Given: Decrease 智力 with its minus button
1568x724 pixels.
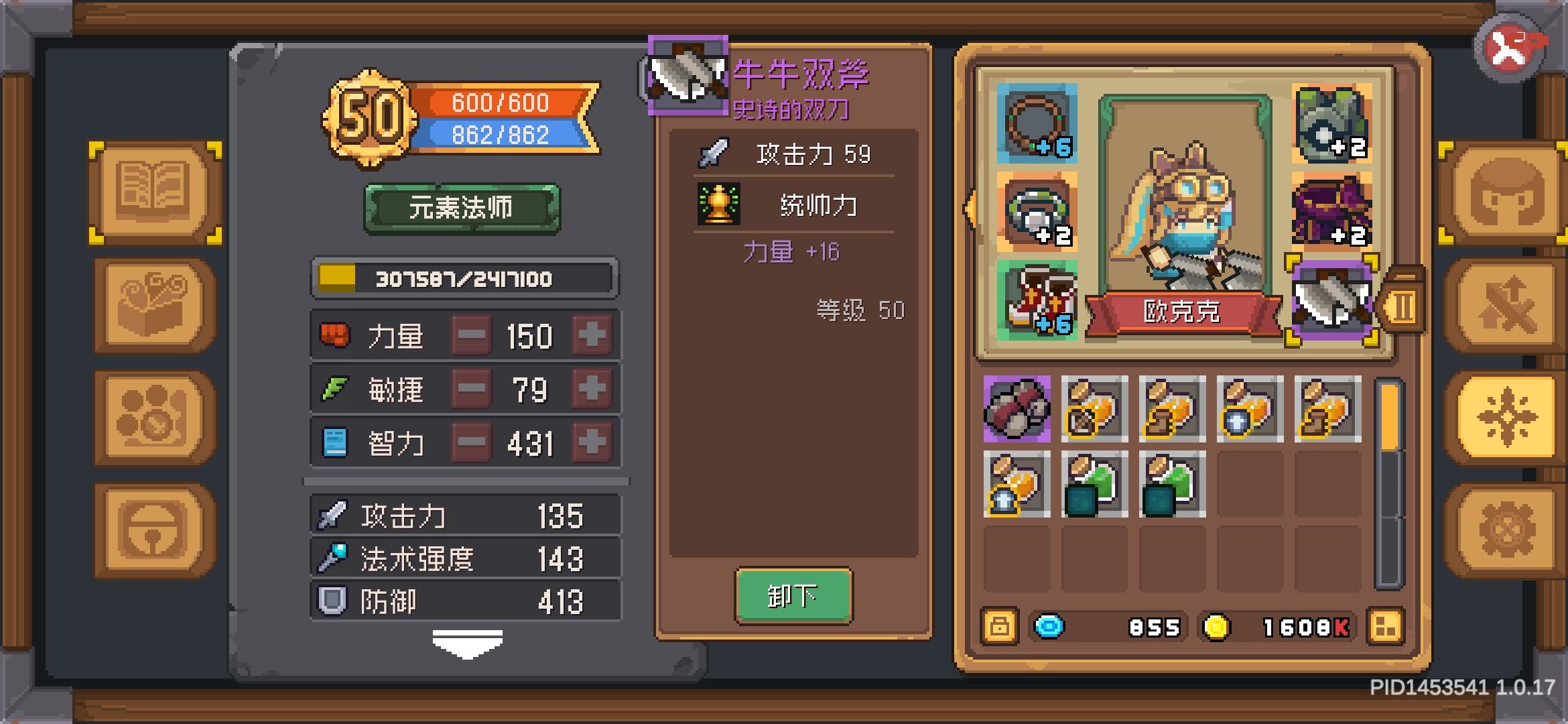Looking at the screenshot, I should [471, 441].
